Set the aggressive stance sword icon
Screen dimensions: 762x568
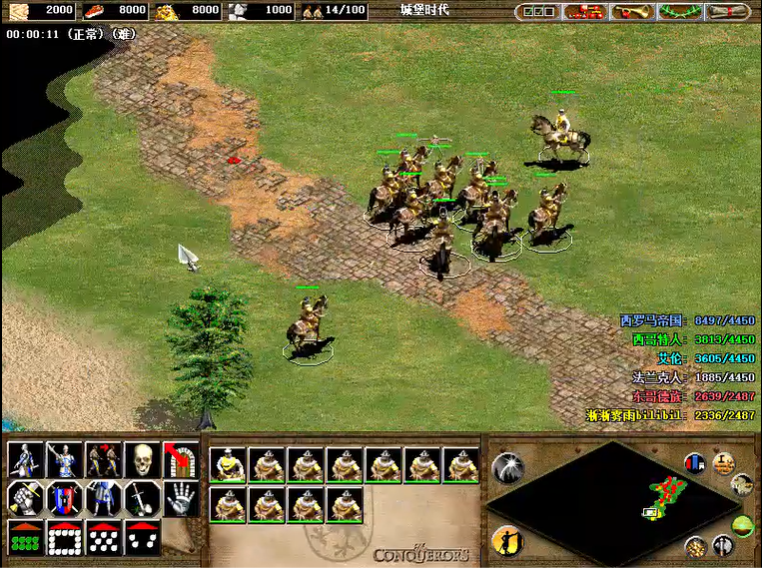pos(25,459)
